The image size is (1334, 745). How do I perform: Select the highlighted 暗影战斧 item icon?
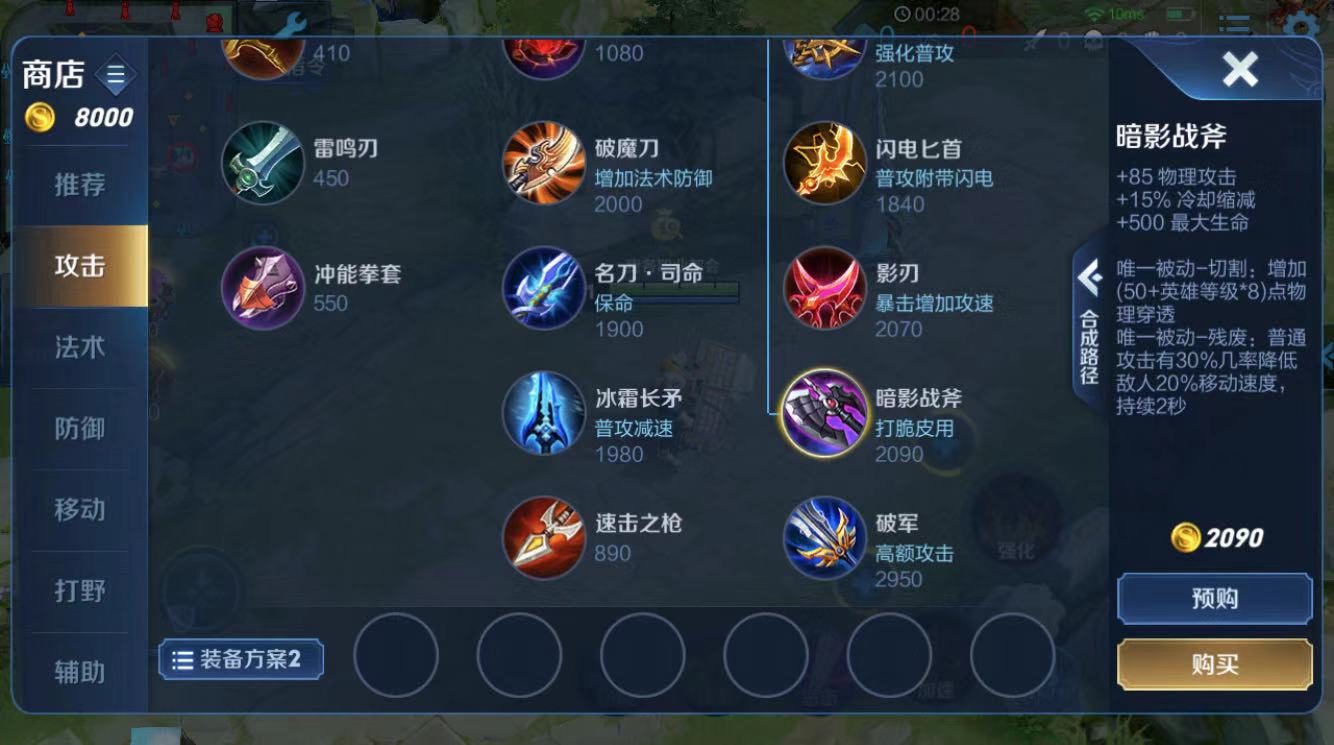coord(823,415)
